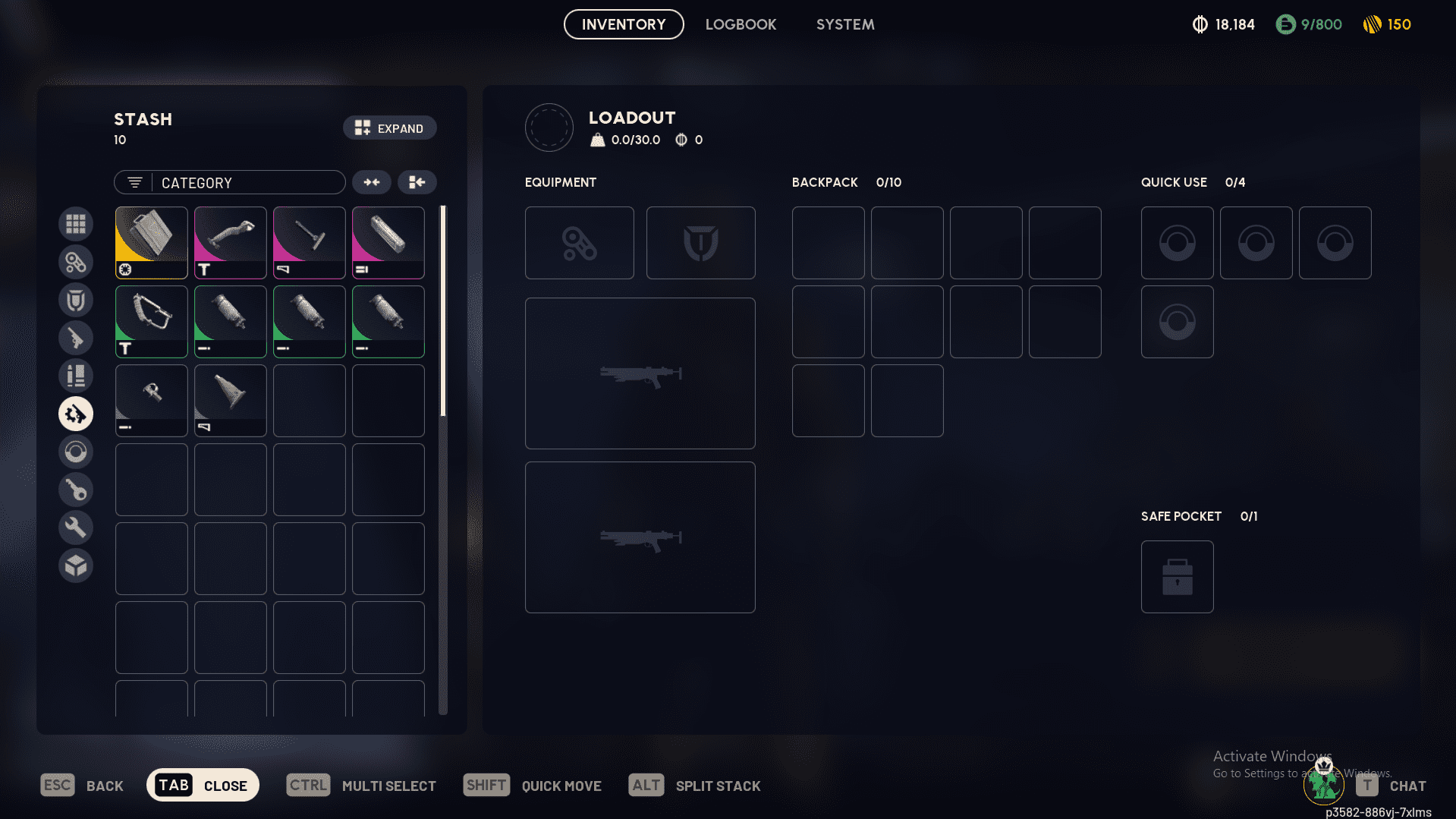The image size is (1456, 819).
Task: Open the Safe Pocket slot
Action: pos(1177,576)
